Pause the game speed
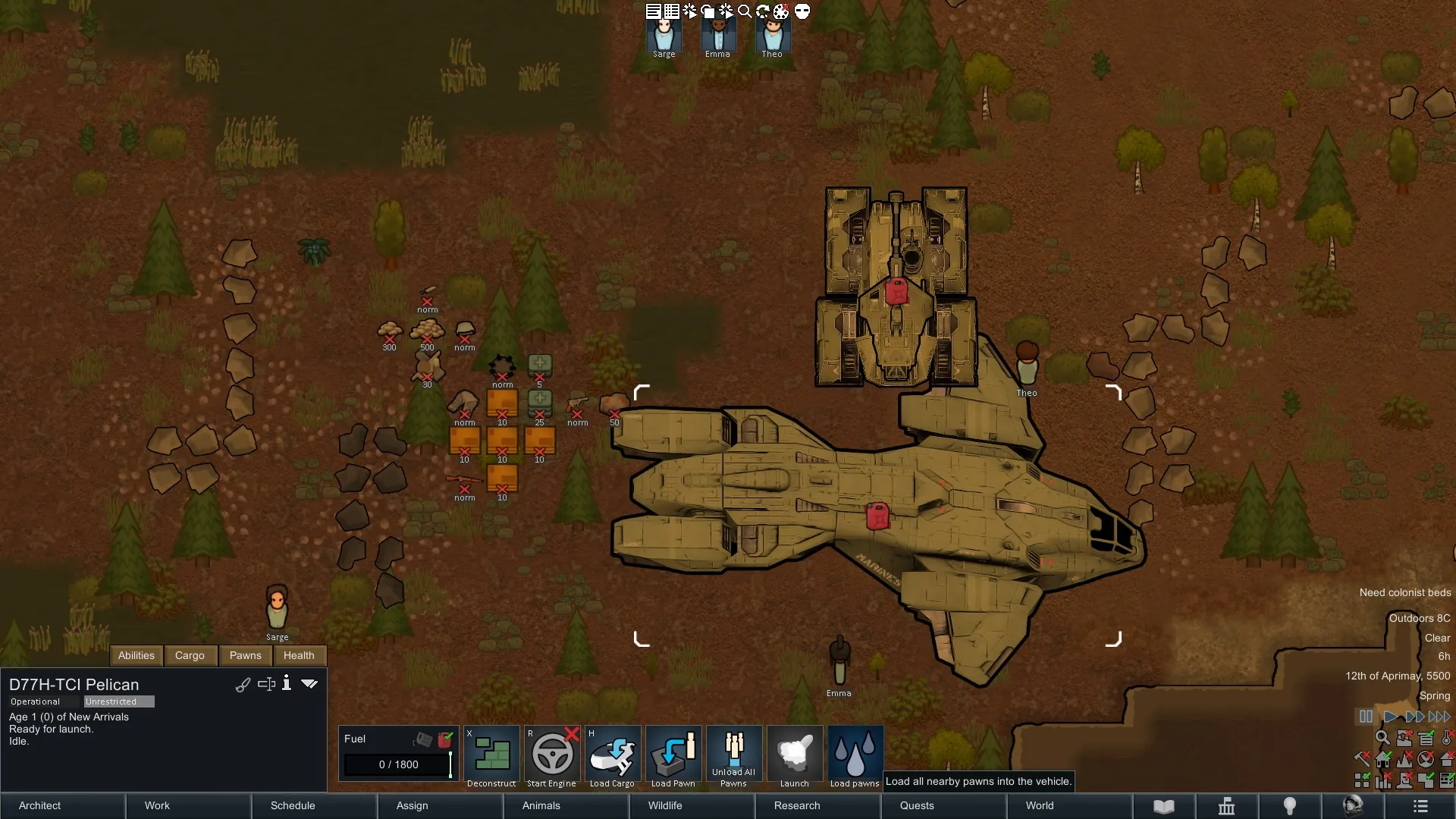Screen dimensions: 1456x819 [x=1366, y=717]
